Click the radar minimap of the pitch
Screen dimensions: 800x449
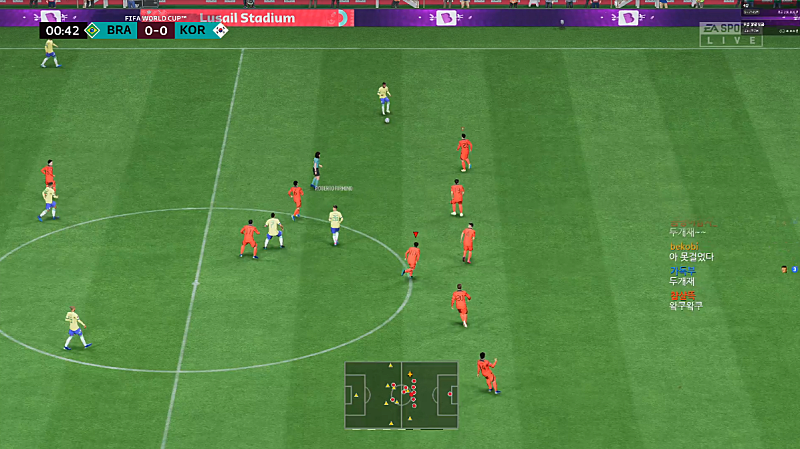401,394
